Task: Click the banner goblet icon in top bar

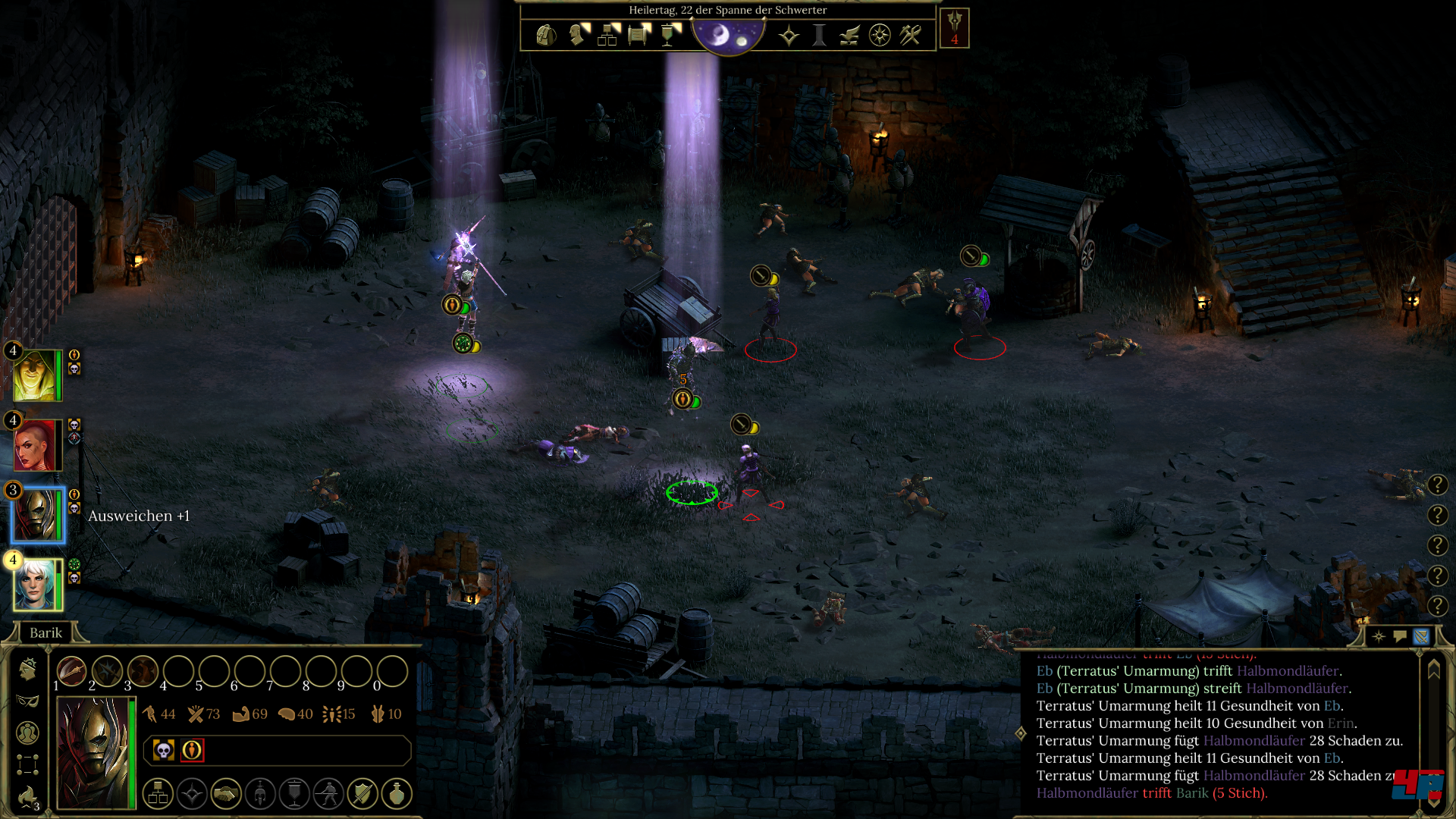Action: tap(670, 35)
